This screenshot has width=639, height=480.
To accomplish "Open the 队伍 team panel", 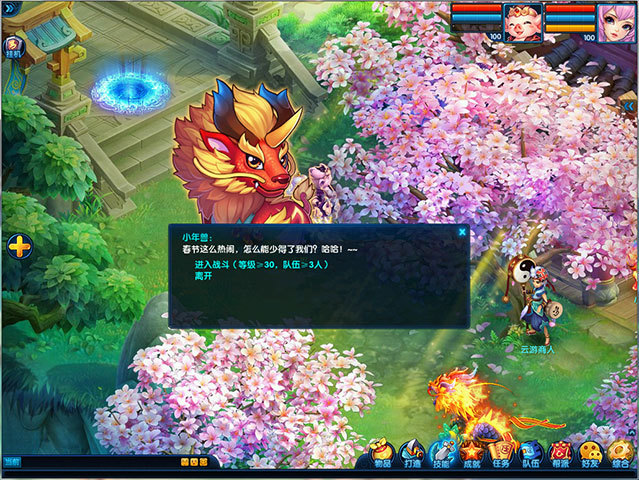I will point(532,453).
